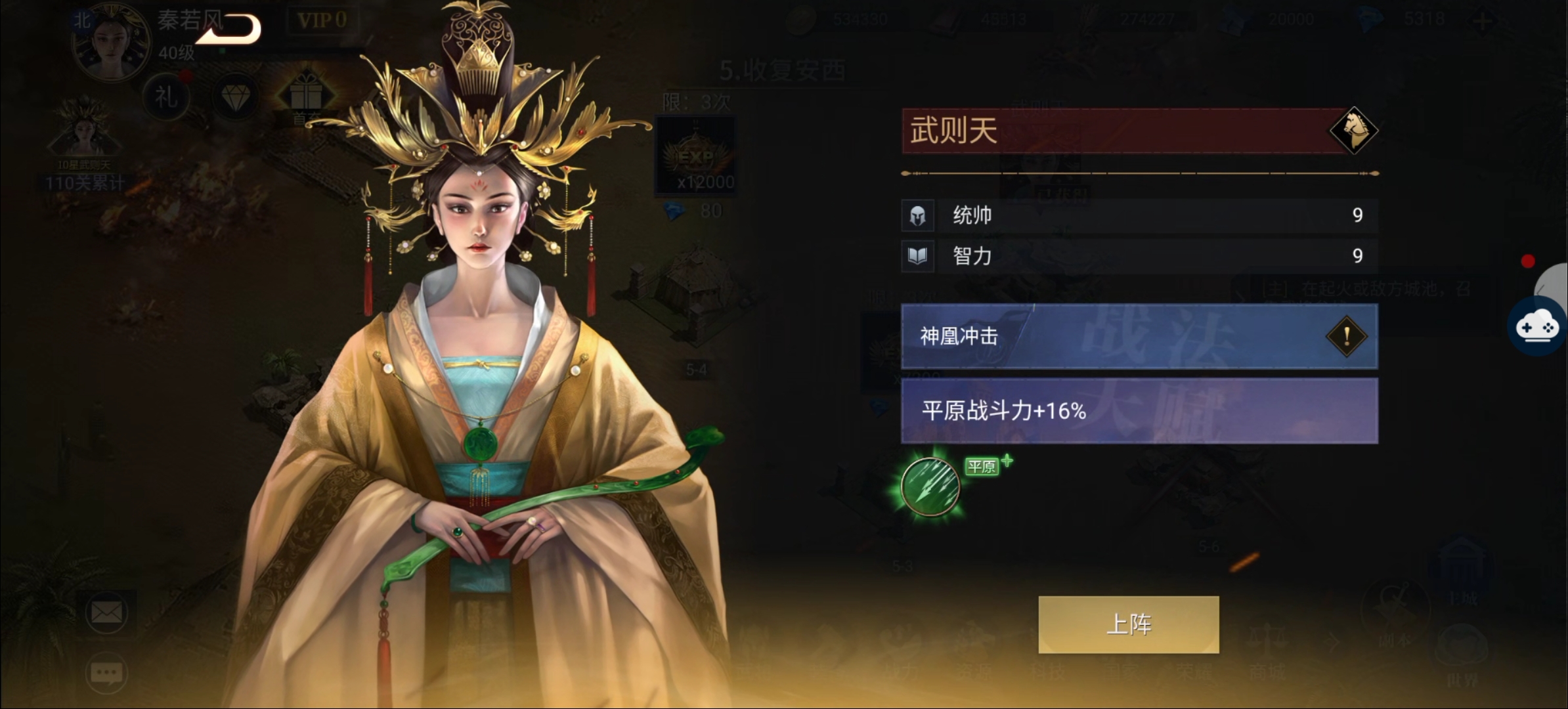
Task: Open the cloud gamepad overlay button
Action: (1537, 326)
